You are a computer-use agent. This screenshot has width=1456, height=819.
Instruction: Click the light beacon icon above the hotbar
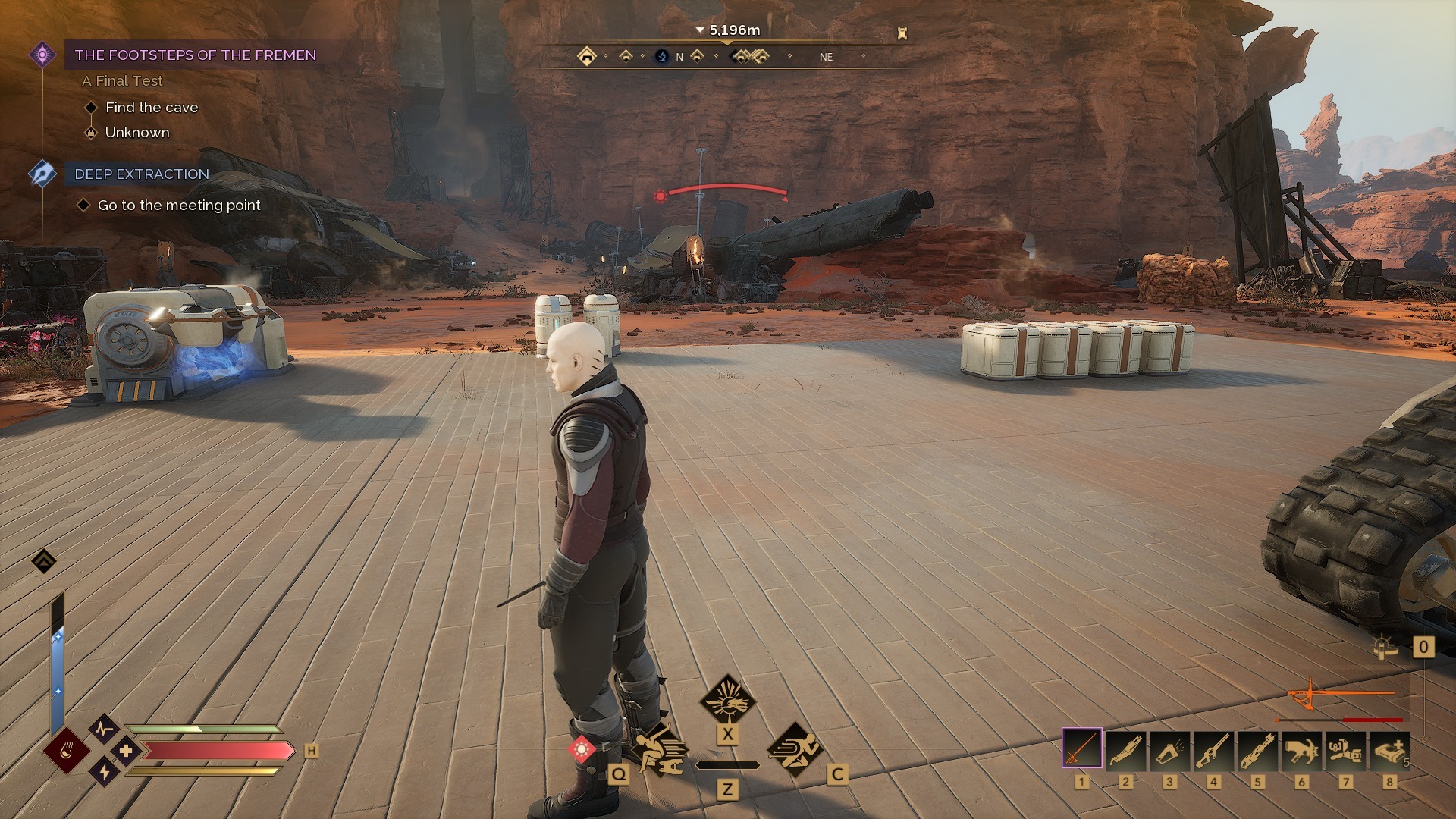click(x=1385, y=647)
